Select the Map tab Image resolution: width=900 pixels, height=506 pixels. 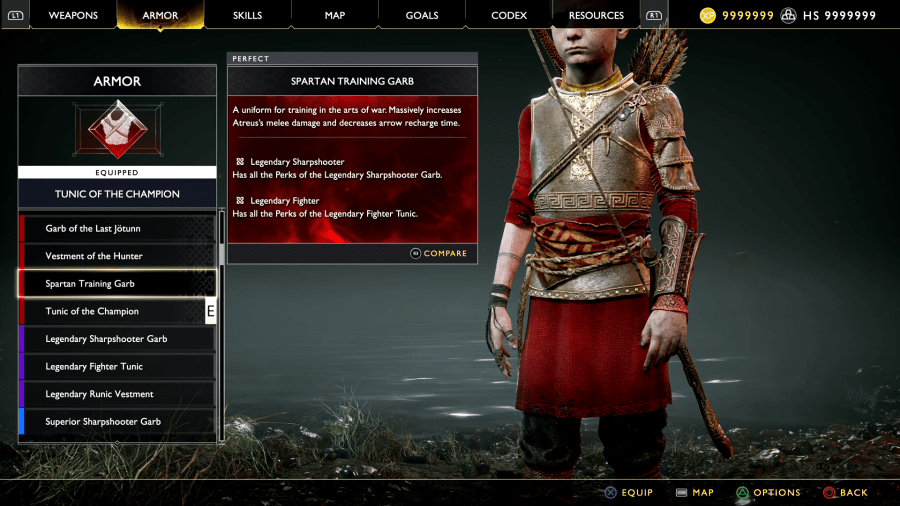335,15
